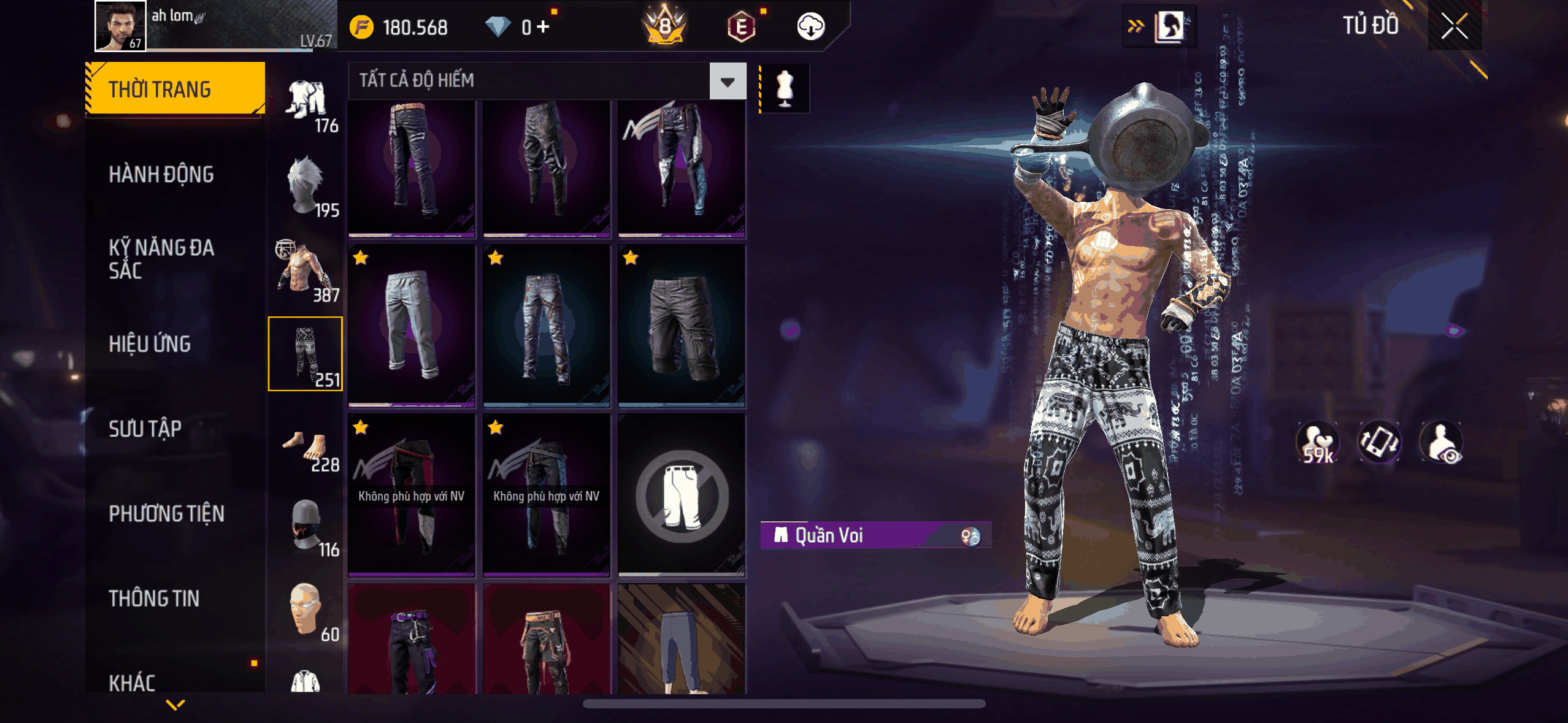Close the wardrobe screen with X

[1454, 26]
